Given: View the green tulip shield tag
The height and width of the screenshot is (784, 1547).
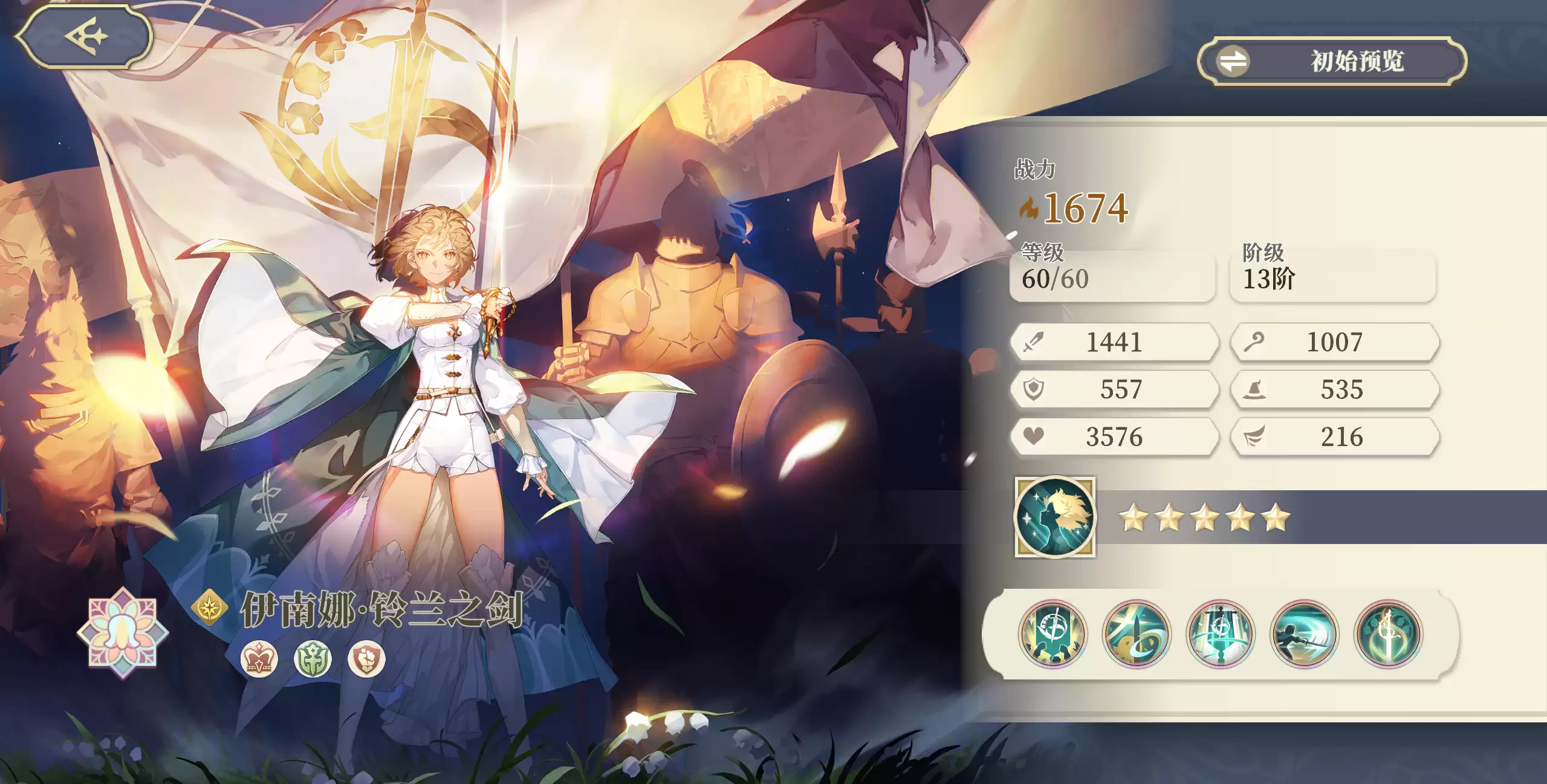Looking at the screenshot, I should click(x=313, y=659).
